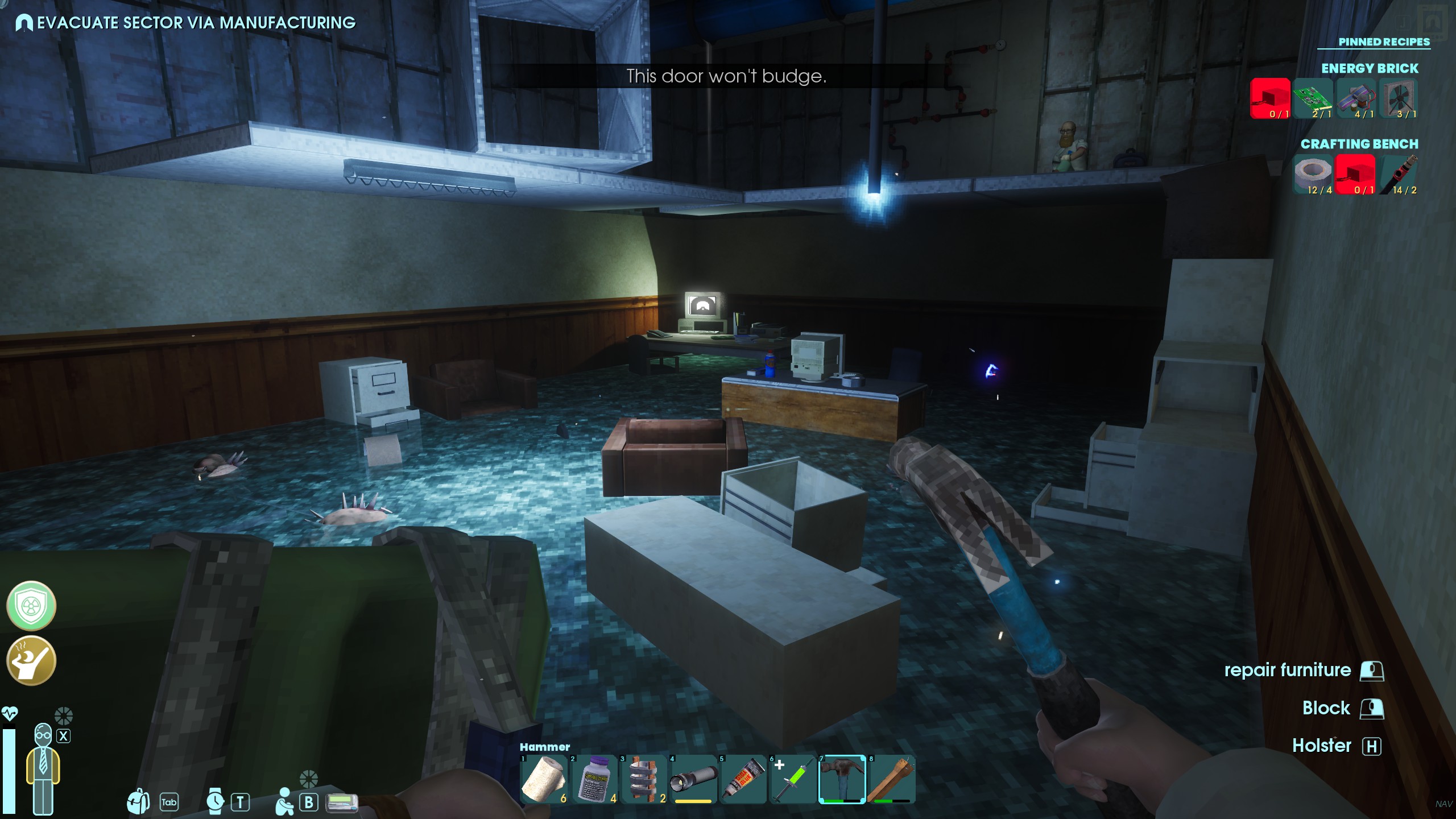Open the backpack inventory via the Tab icon
1456x819 pixels.
pyautogui.click(x=137, y=803)
